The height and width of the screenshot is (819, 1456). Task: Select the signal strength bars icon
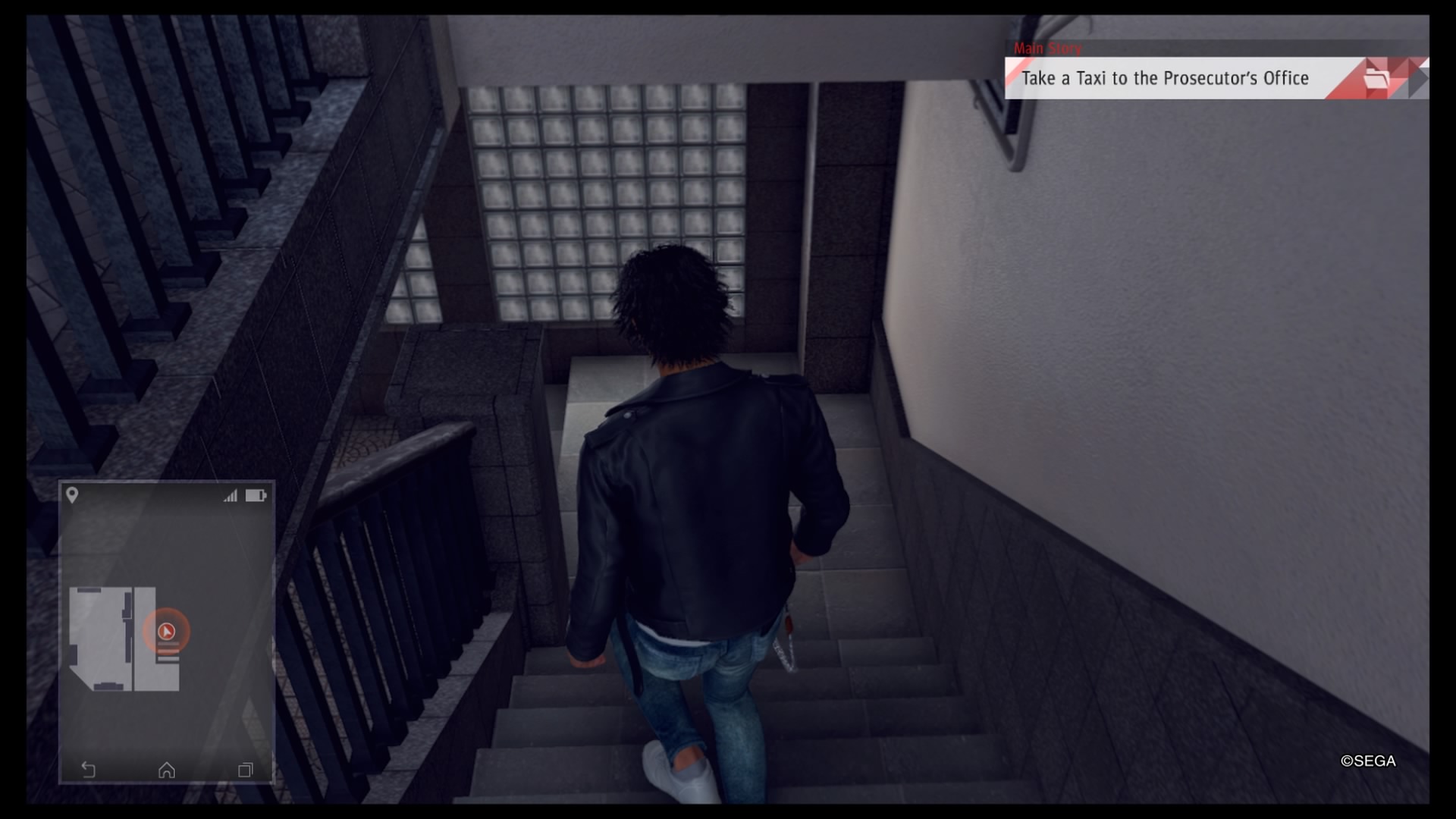click(231, 497)
